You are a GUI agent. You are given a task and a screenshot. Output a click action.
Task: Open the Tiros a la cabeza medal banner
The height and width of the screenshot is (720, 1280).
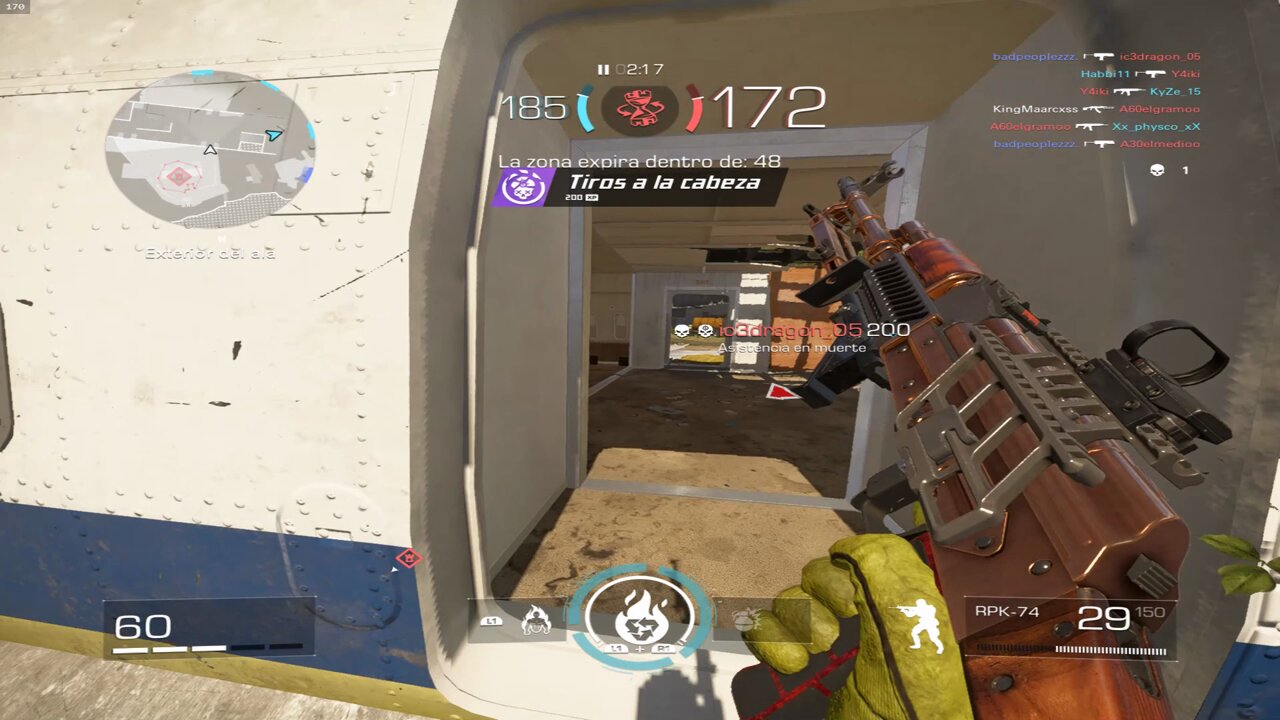pos(640,185)
